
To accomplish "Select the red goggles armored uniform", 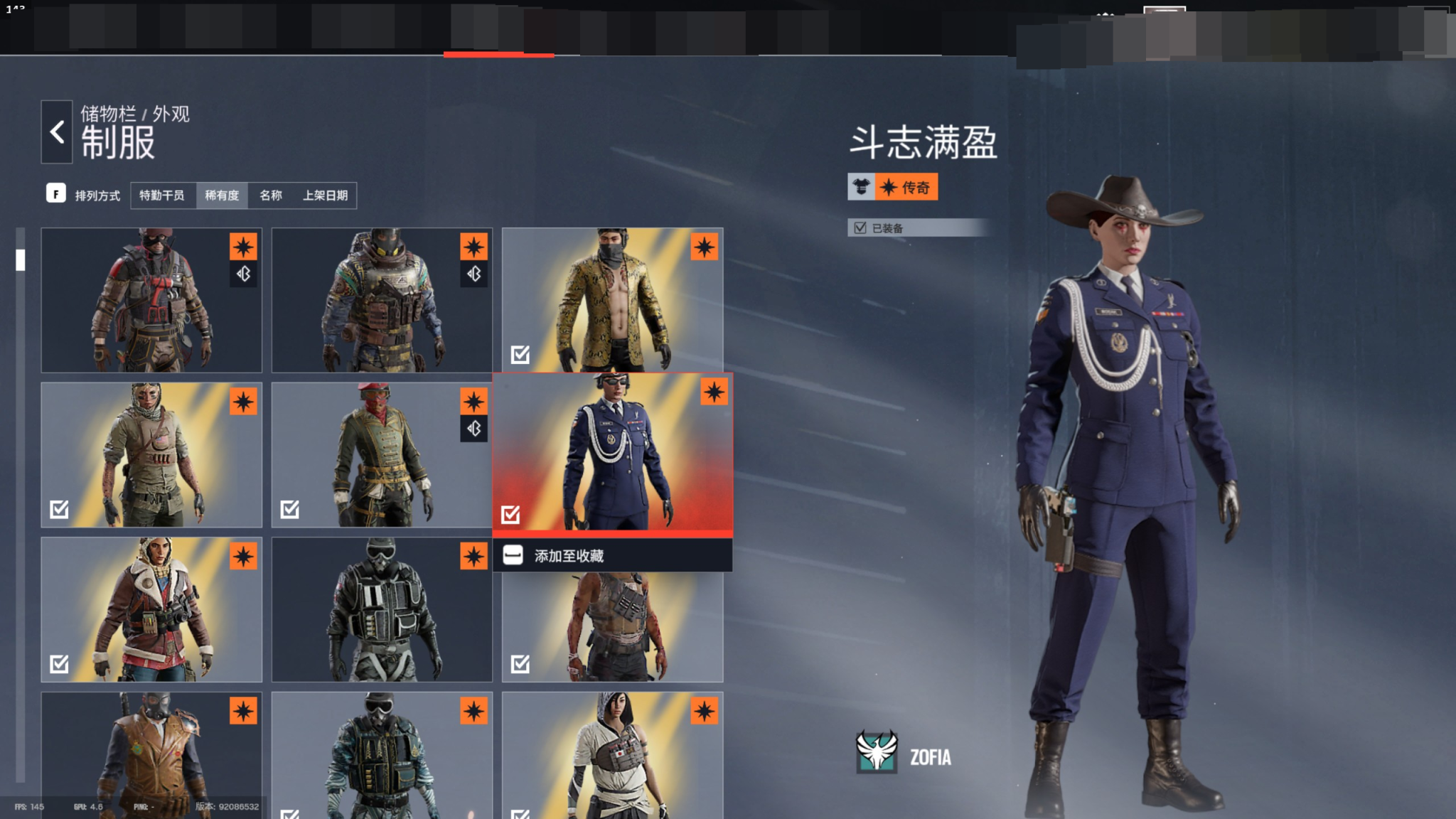I will (x=151, y=300).
